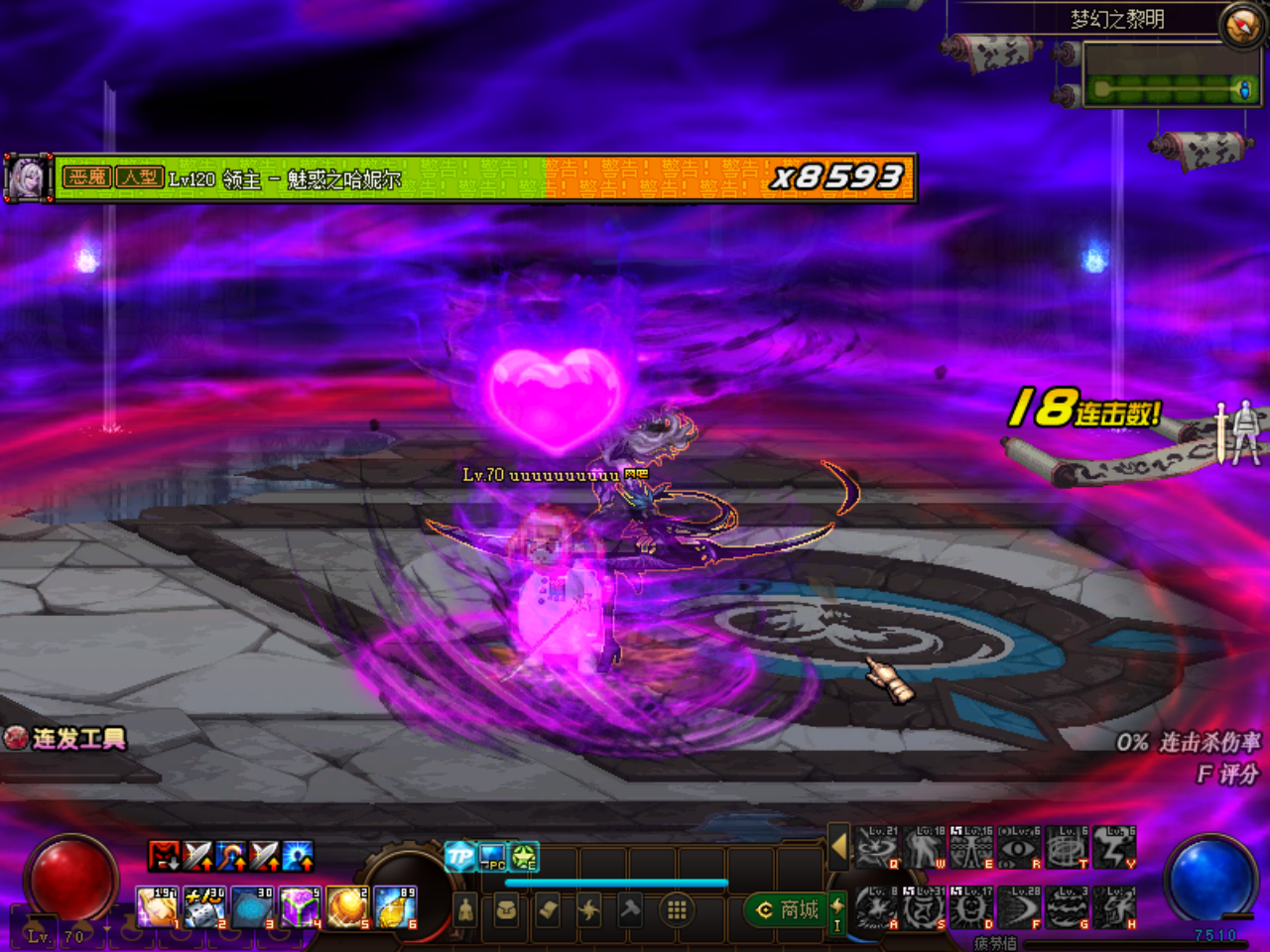Collapse the skill bar with the left arrow
The height and width of the screenshot is (952, 1270).
pyautogui.click(x=839, y=846)
